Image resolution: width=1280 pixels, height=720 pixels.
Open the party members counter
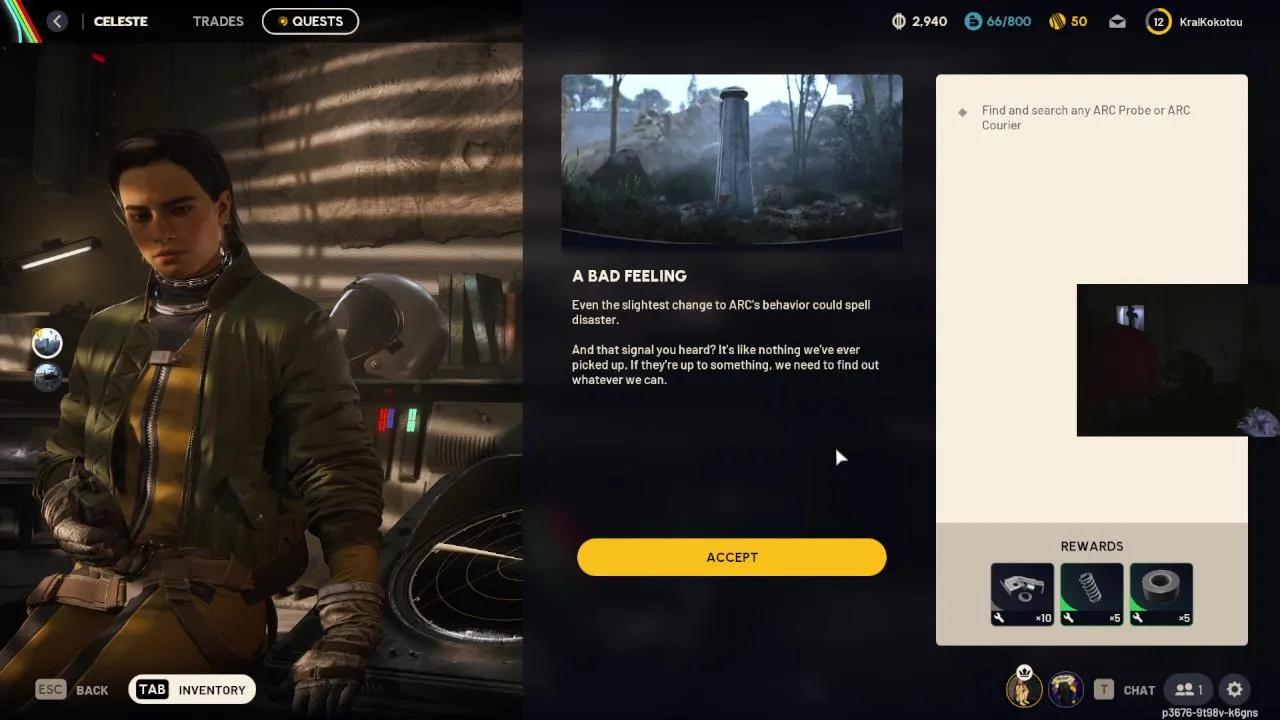[1188, 689]
